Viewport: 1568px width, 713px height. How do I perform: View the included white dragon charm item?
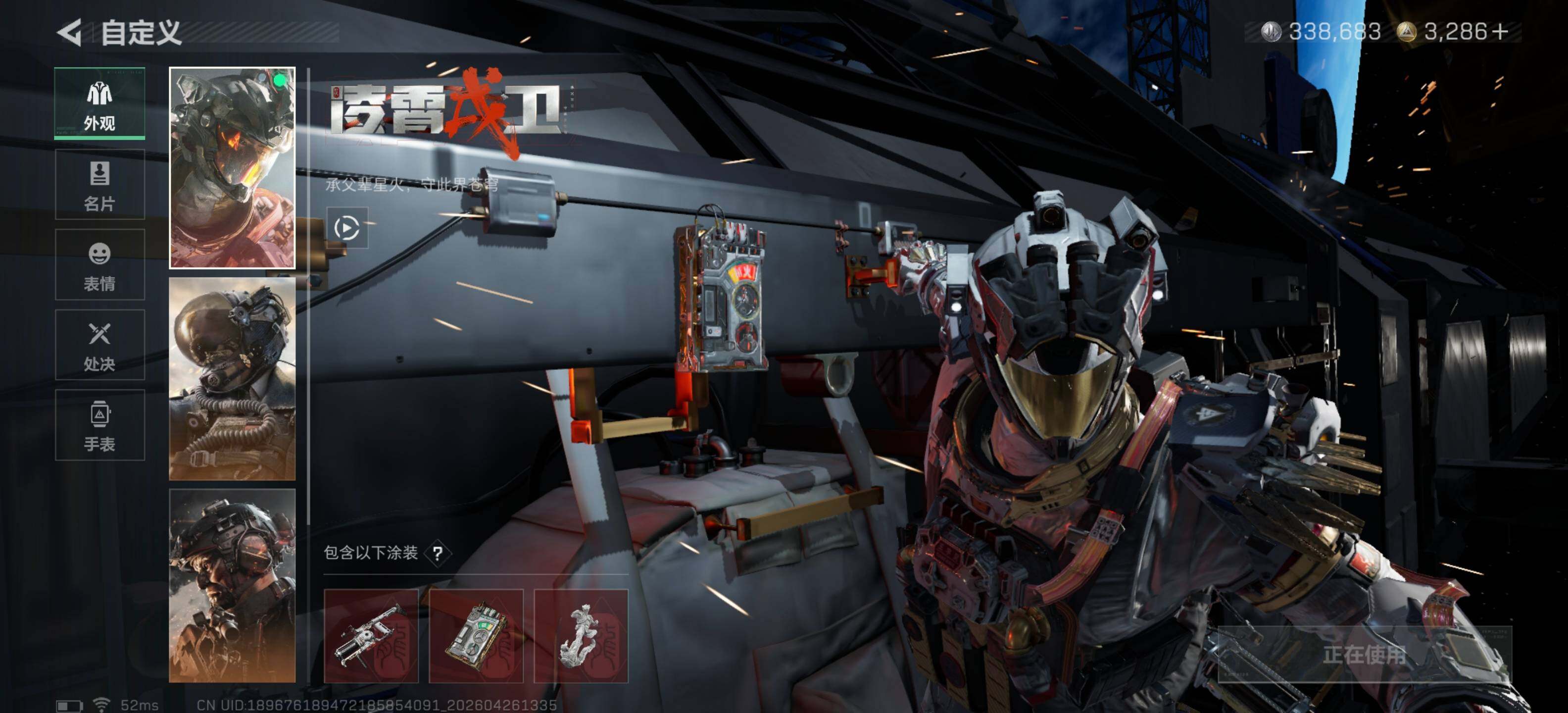[x=581, y=636]
